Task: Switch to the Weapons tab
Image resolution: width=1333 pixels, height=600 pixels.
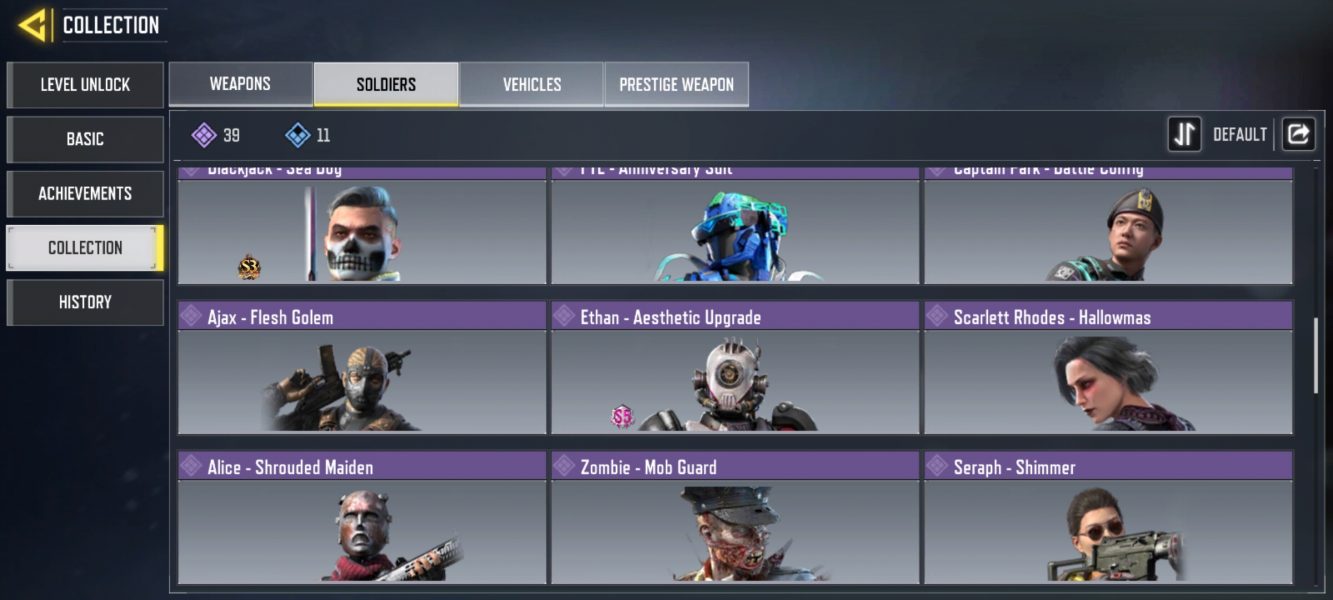Action: coord(240,84)
